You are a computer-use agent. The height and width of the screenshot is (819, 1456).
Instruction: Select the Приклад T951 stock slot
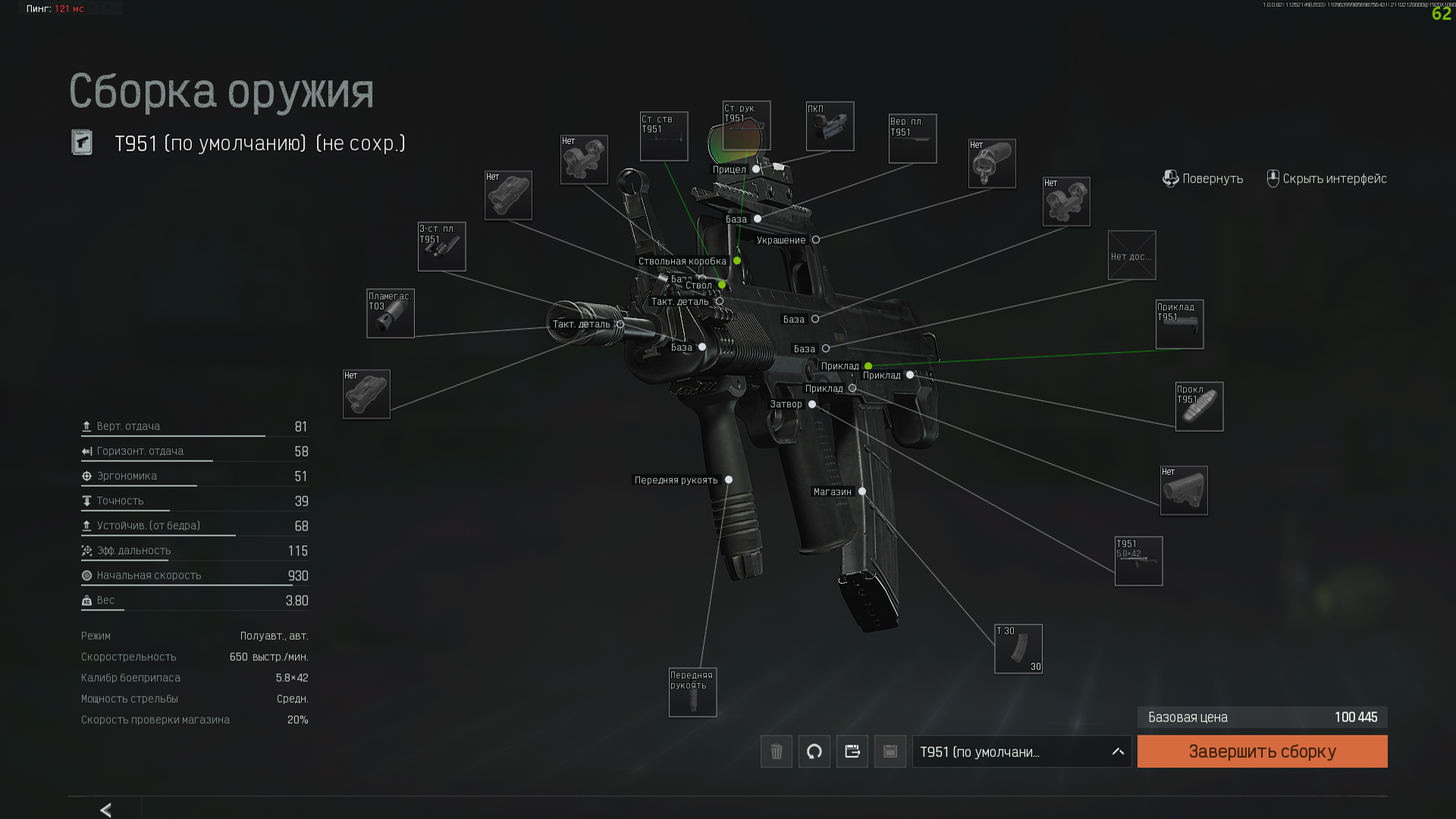pos(1179,325)
